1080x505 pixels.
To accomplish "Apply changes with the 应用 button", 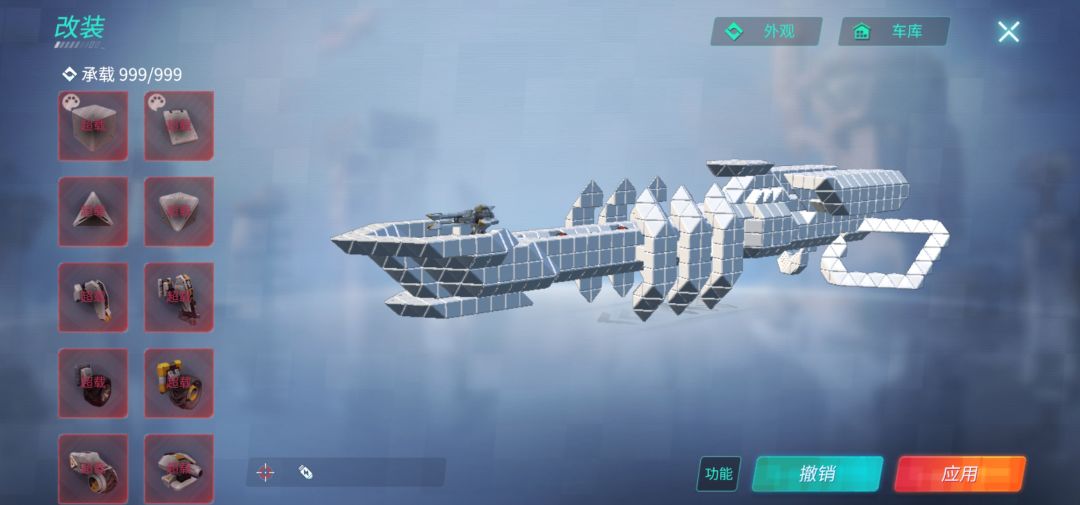I will (959, 474).
